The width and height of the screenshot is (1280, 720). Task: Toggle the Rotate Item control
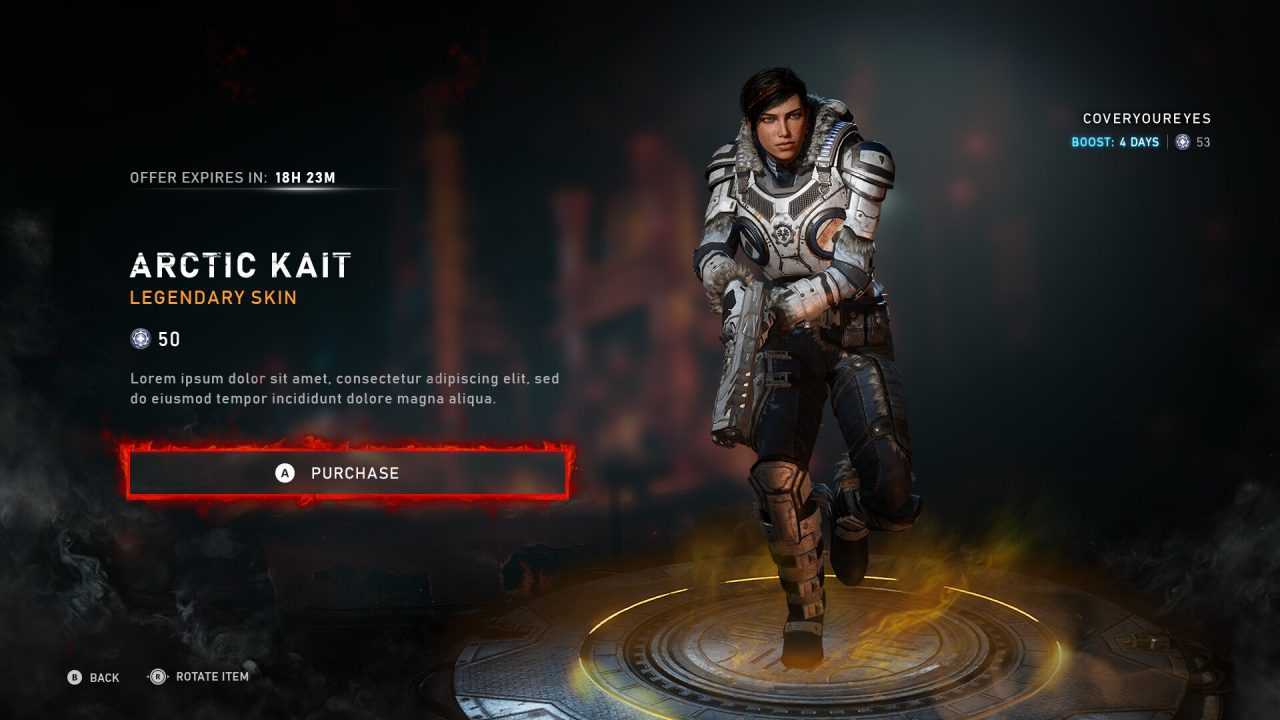(202, 677)
